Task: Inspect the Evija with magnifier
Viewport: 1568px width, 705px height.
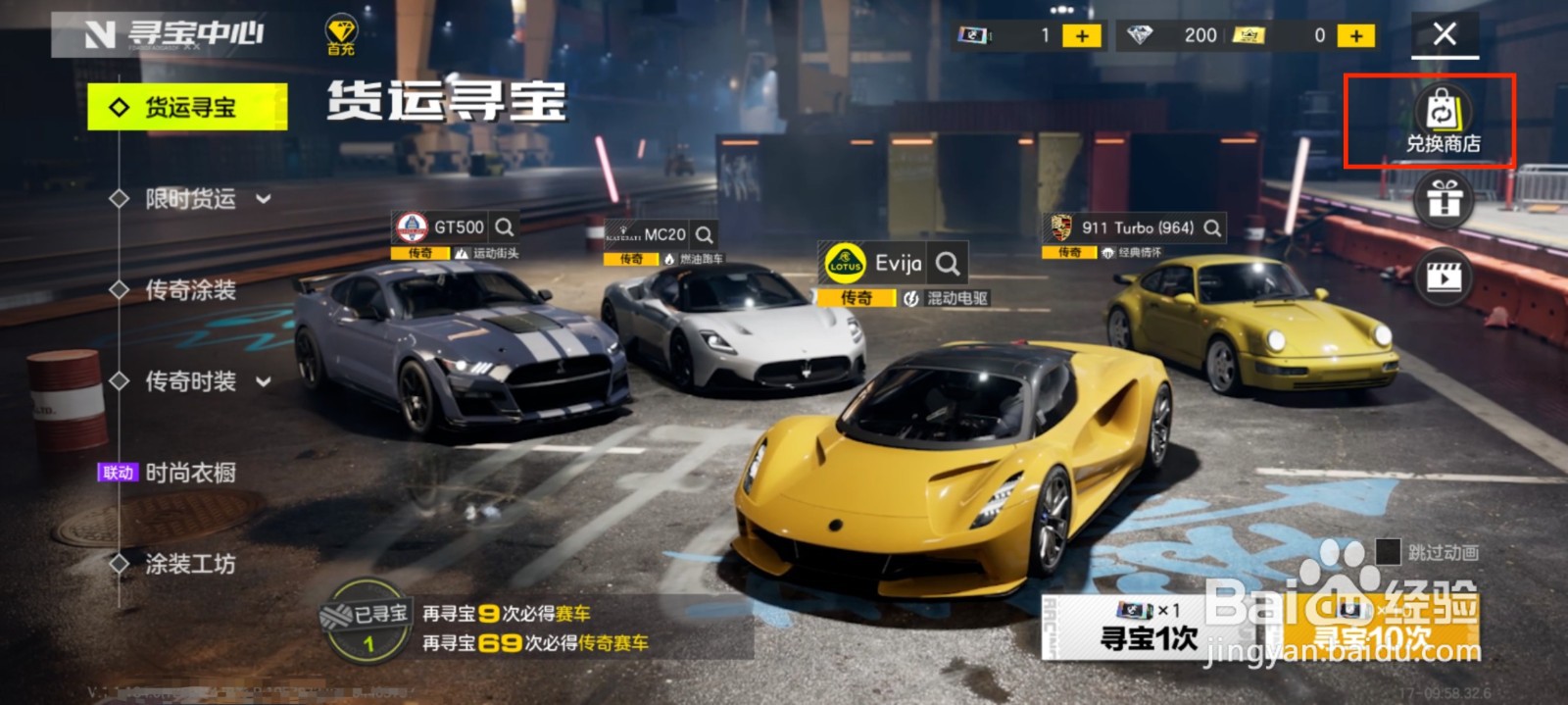Action: pos(947,263)
